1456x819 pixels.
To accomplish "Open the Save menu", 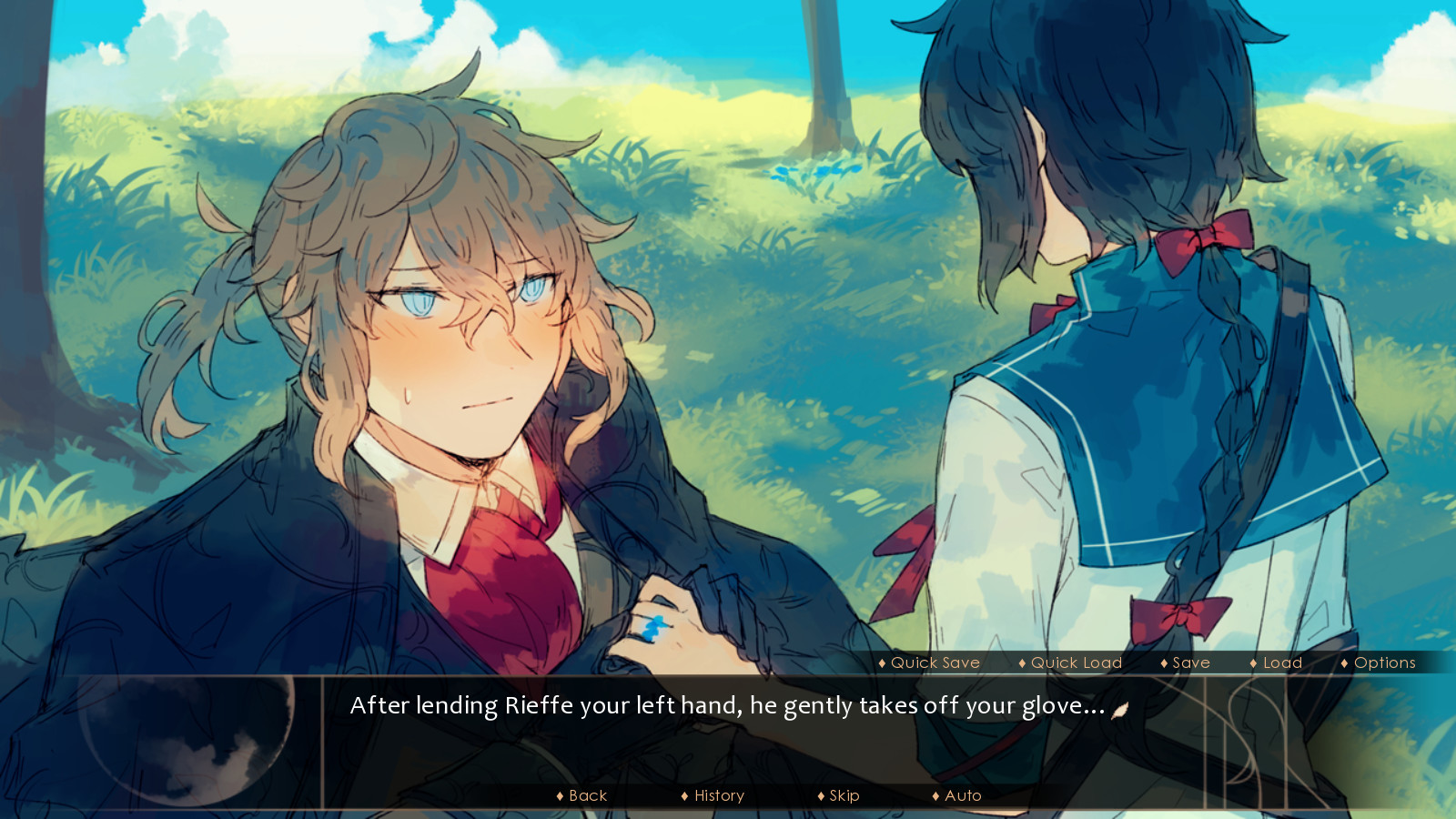I will 1189,663.
